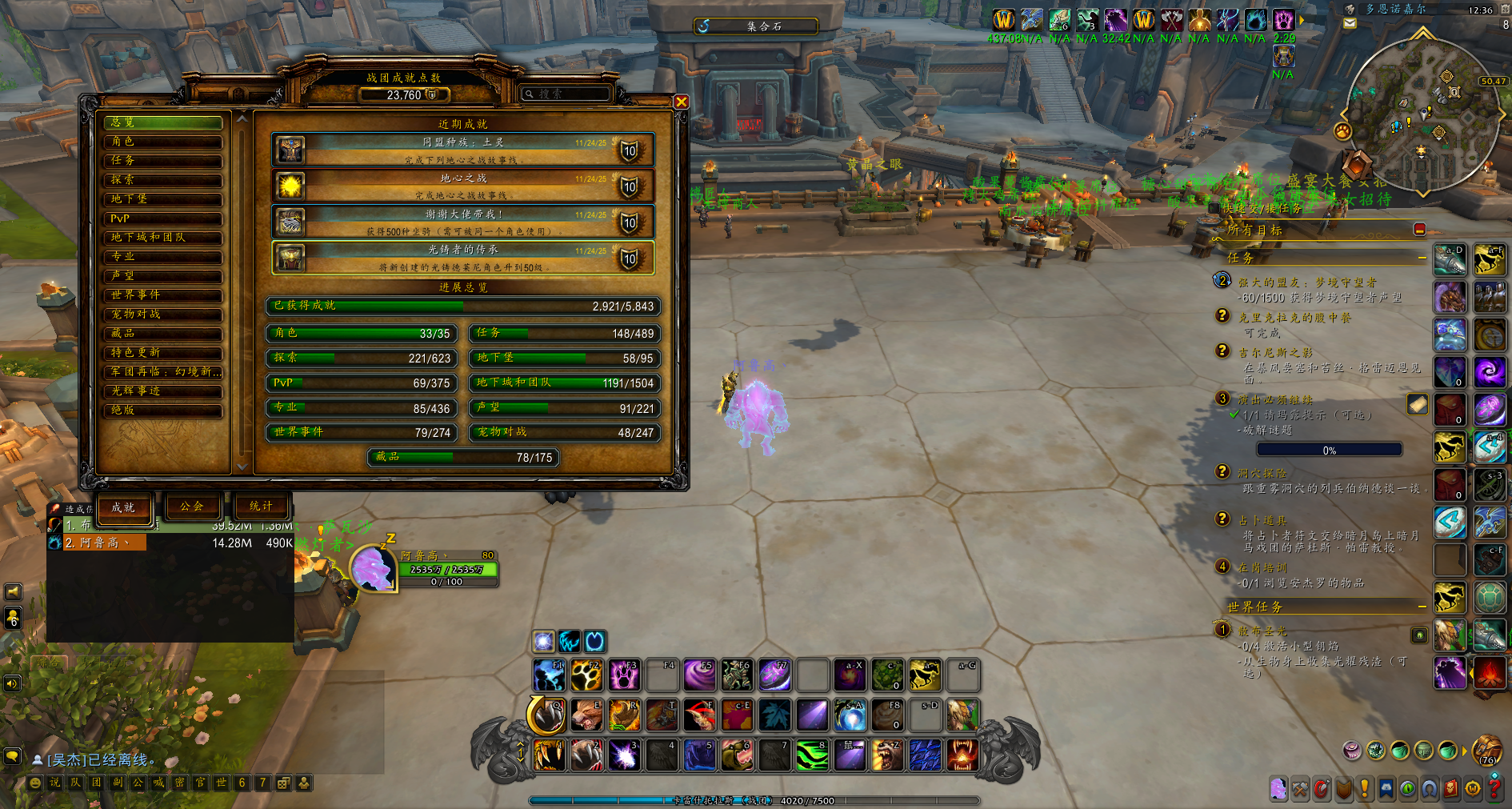Select the 角色 achievement category
This screenshot has height=809, width=1512.
tap(162, 142)
